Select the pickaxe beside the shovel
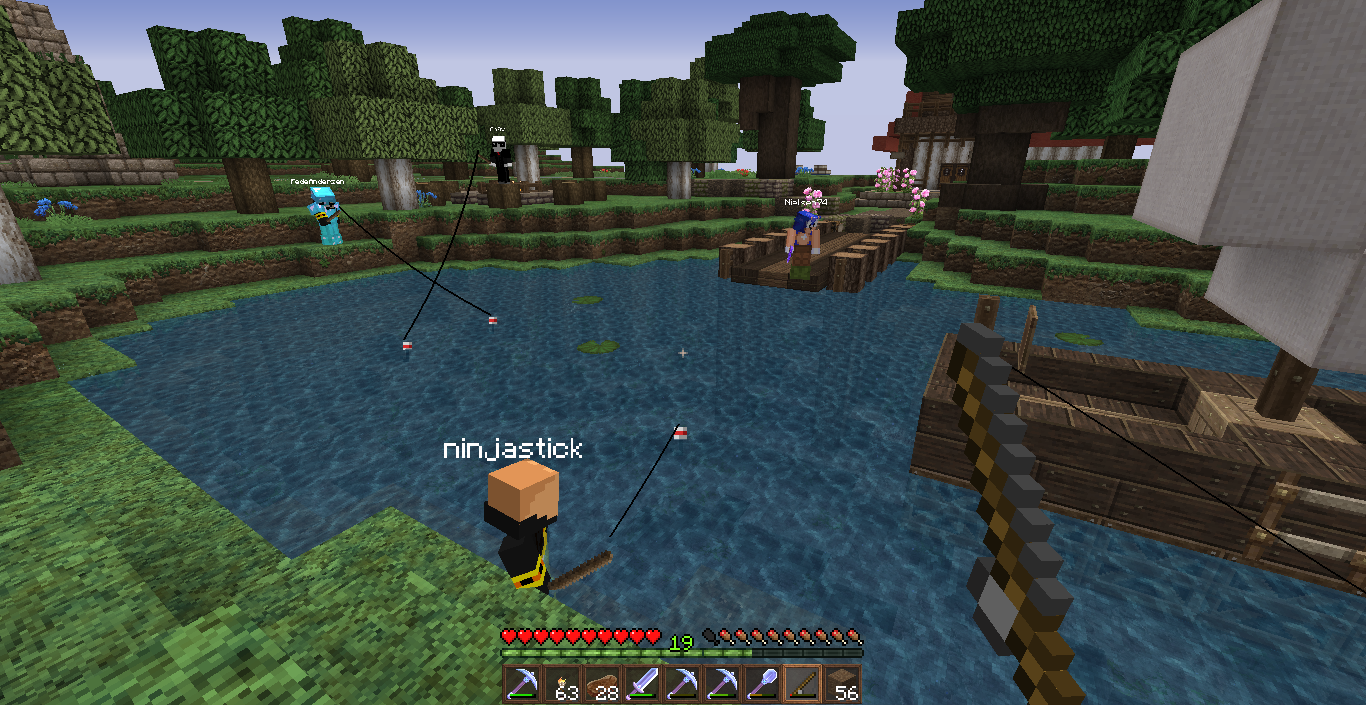The height and width of the screenshot is (705, 1366). point(722,684)
